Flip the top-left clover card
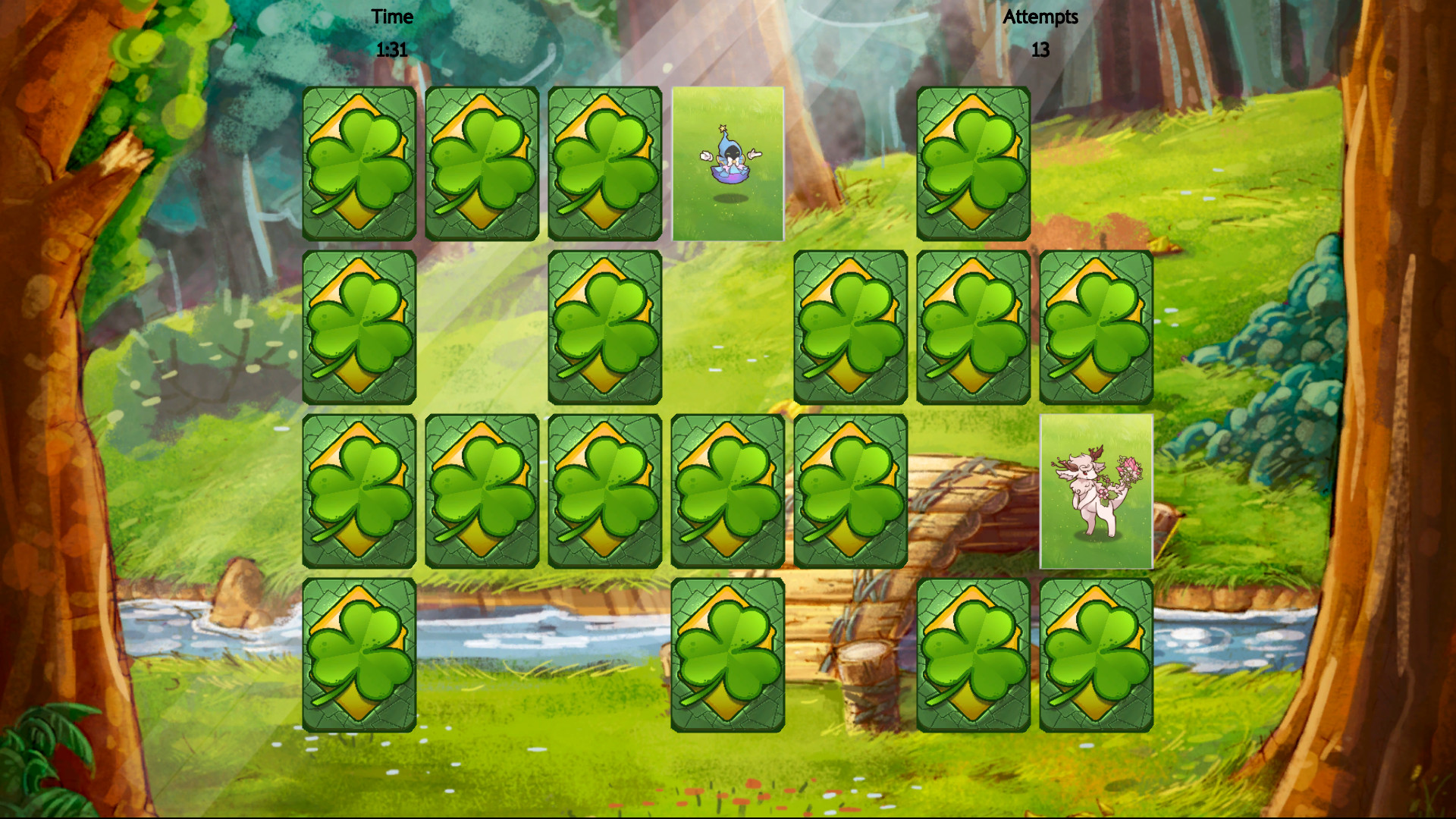Screen dimensions: 1456x819 coord(359,165)
